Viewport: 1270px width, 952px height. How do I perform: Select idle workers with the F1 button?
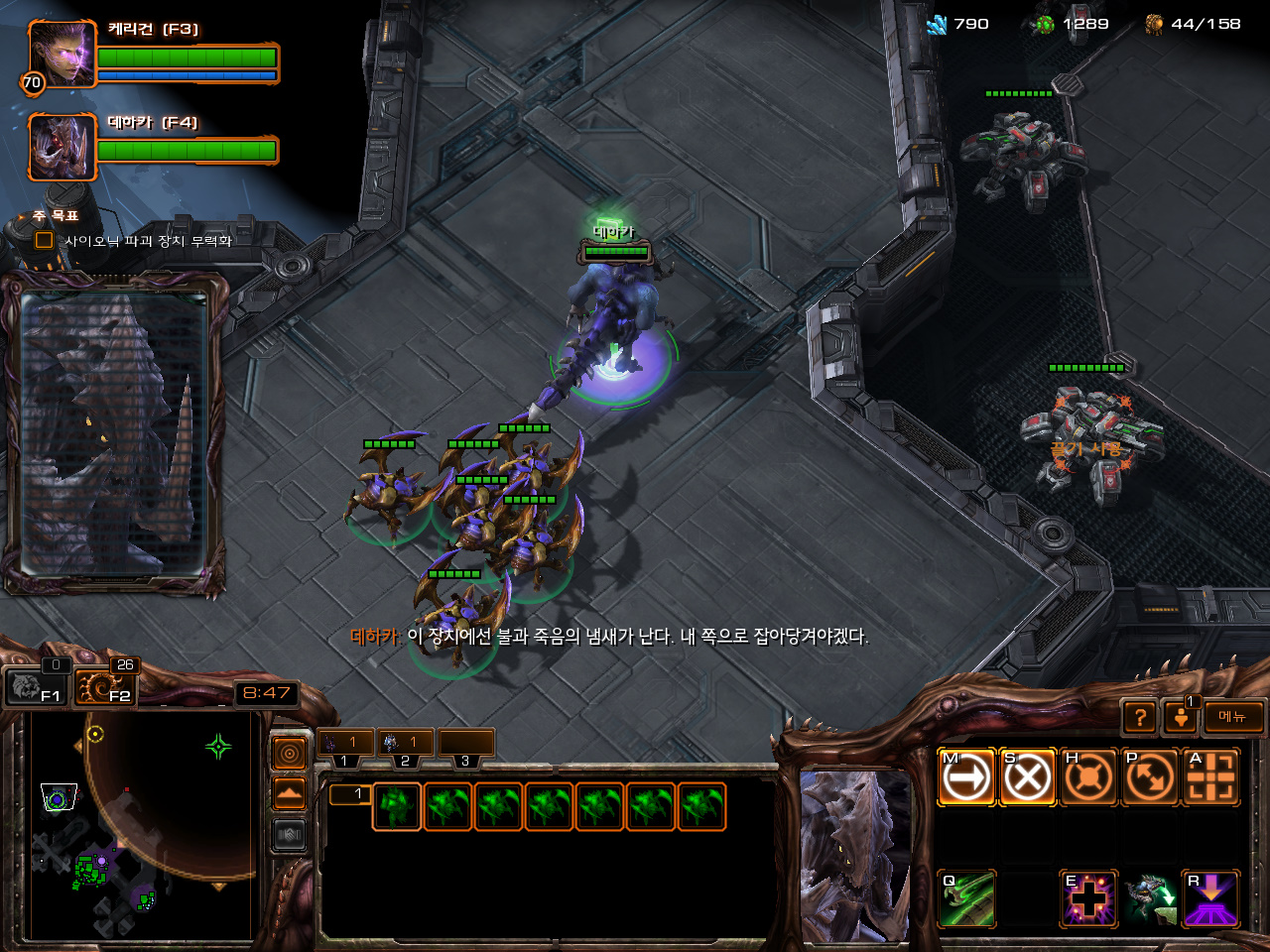click(x=36, y=686)
